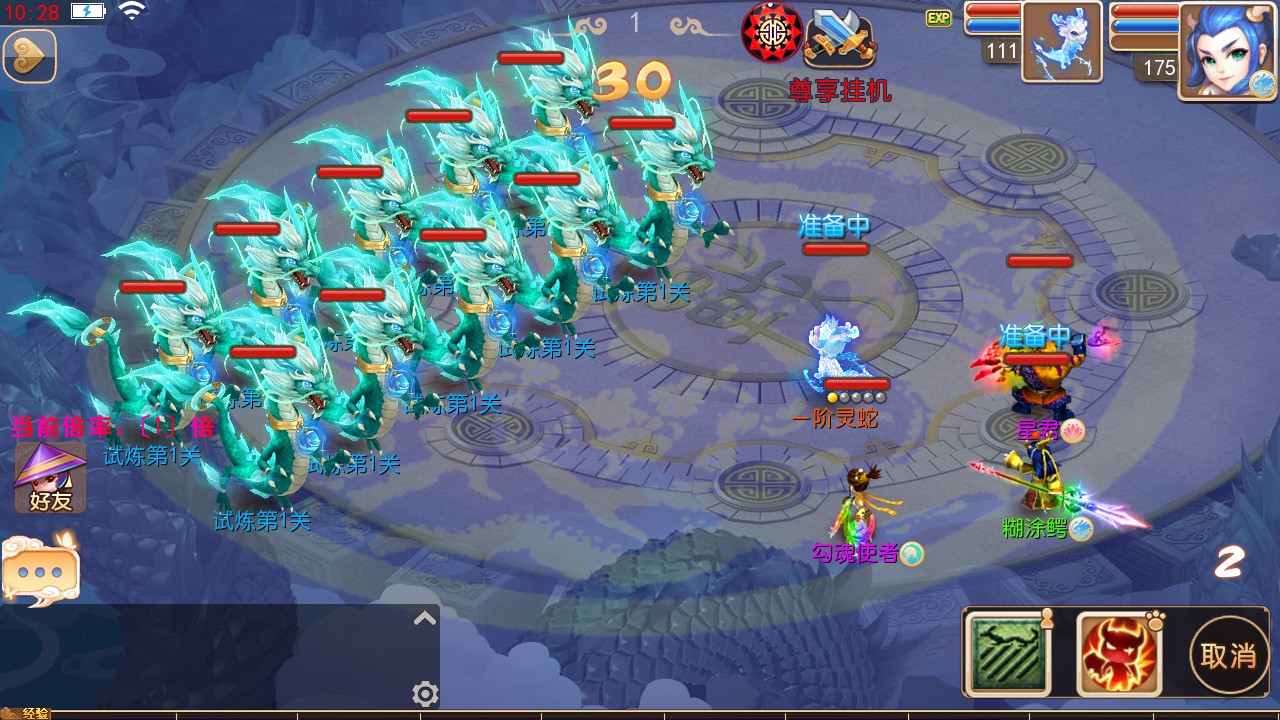Click the 取消 cancel button

[1228, 655]
